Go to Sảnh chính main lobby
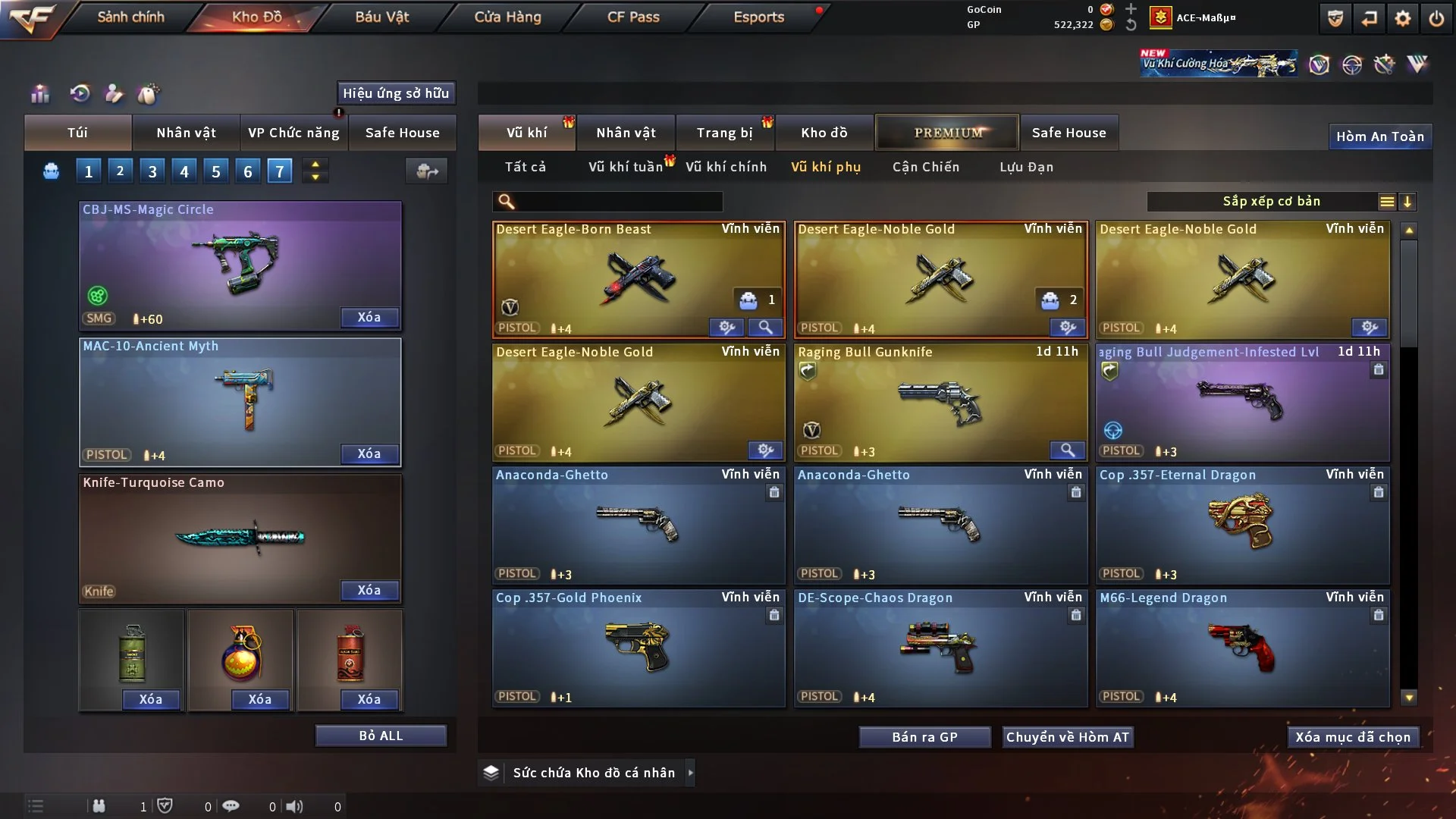This screenshot has height=819, width=1456. coord(130,17)
